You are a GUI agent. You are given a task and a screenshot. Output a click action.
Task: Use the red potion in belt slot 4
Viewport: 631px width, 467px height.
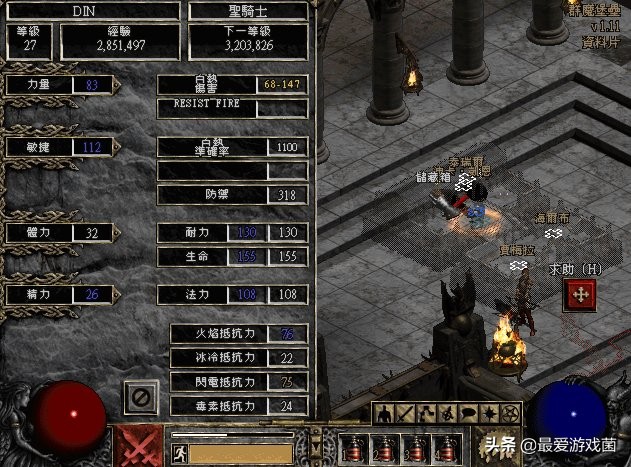pos(444,445)
